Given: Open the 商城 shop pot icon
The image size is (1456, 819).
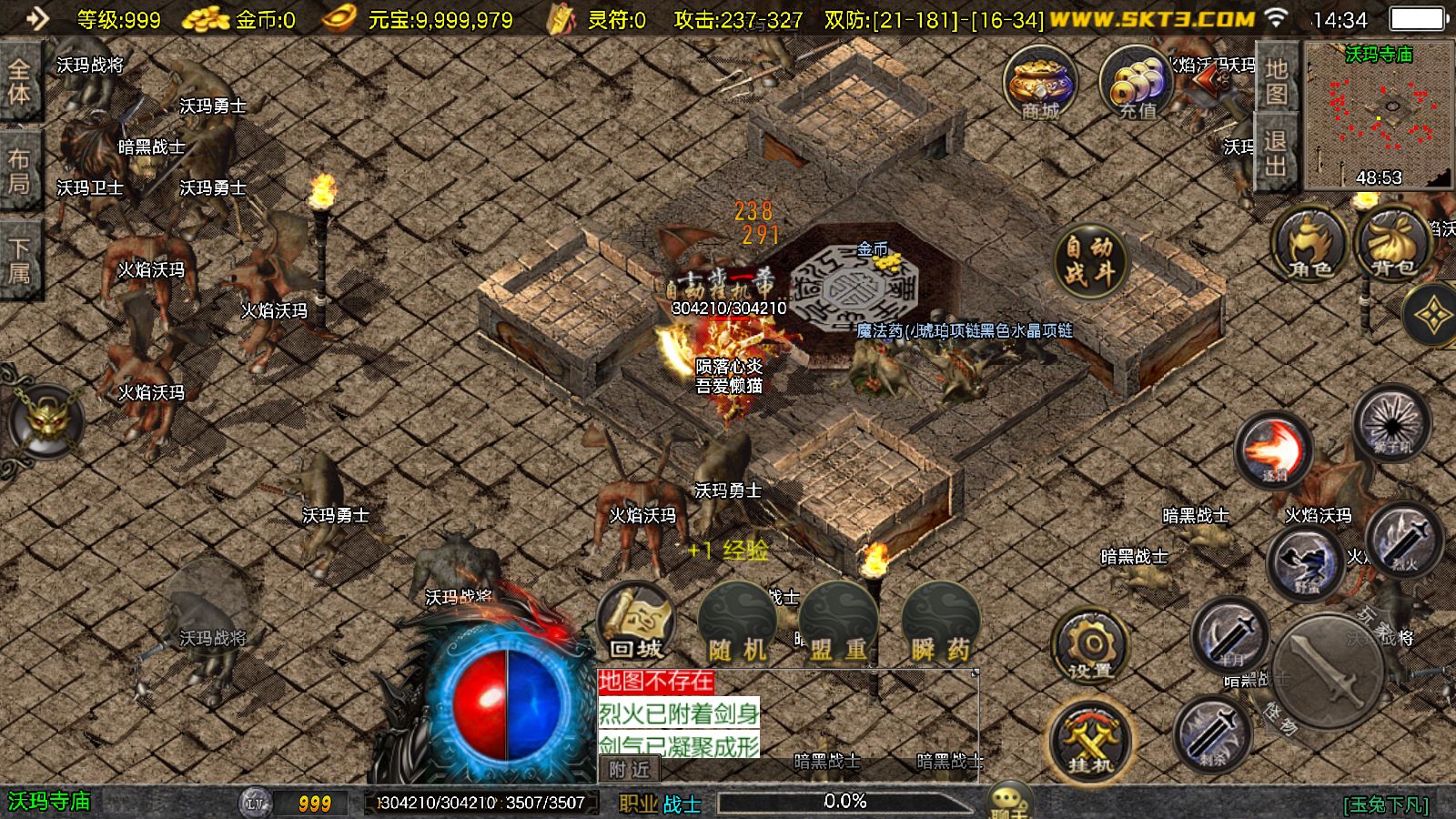Looking at the screenshot, I should click(x=1040, y=84).
